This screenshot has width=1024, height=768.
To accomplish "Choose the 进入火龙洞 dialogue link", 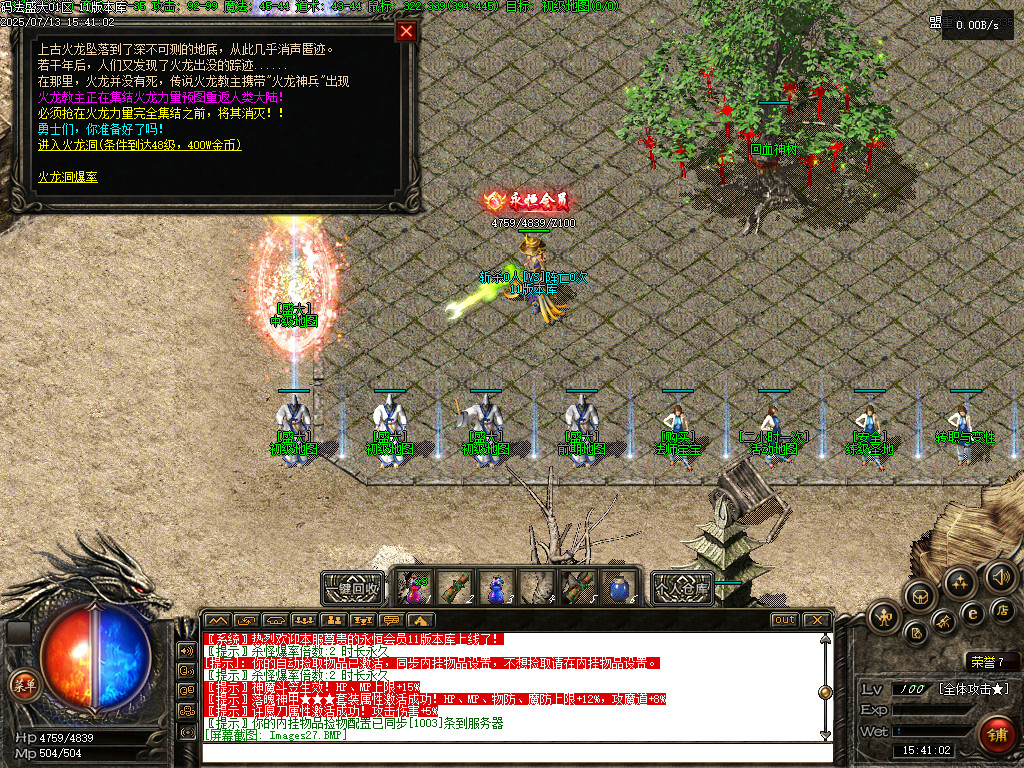I will click(x=139, y=145).
